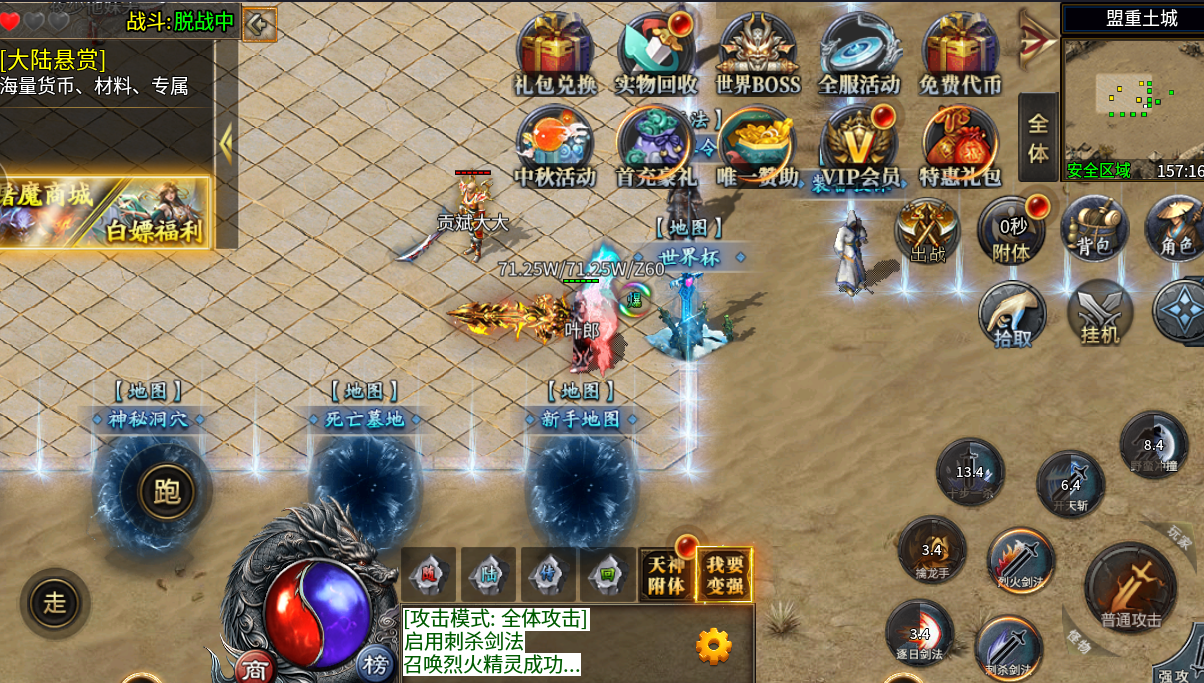Claim 免费代币 free tokens
This screenshot has width=1204, height=683.
(960, 52)
